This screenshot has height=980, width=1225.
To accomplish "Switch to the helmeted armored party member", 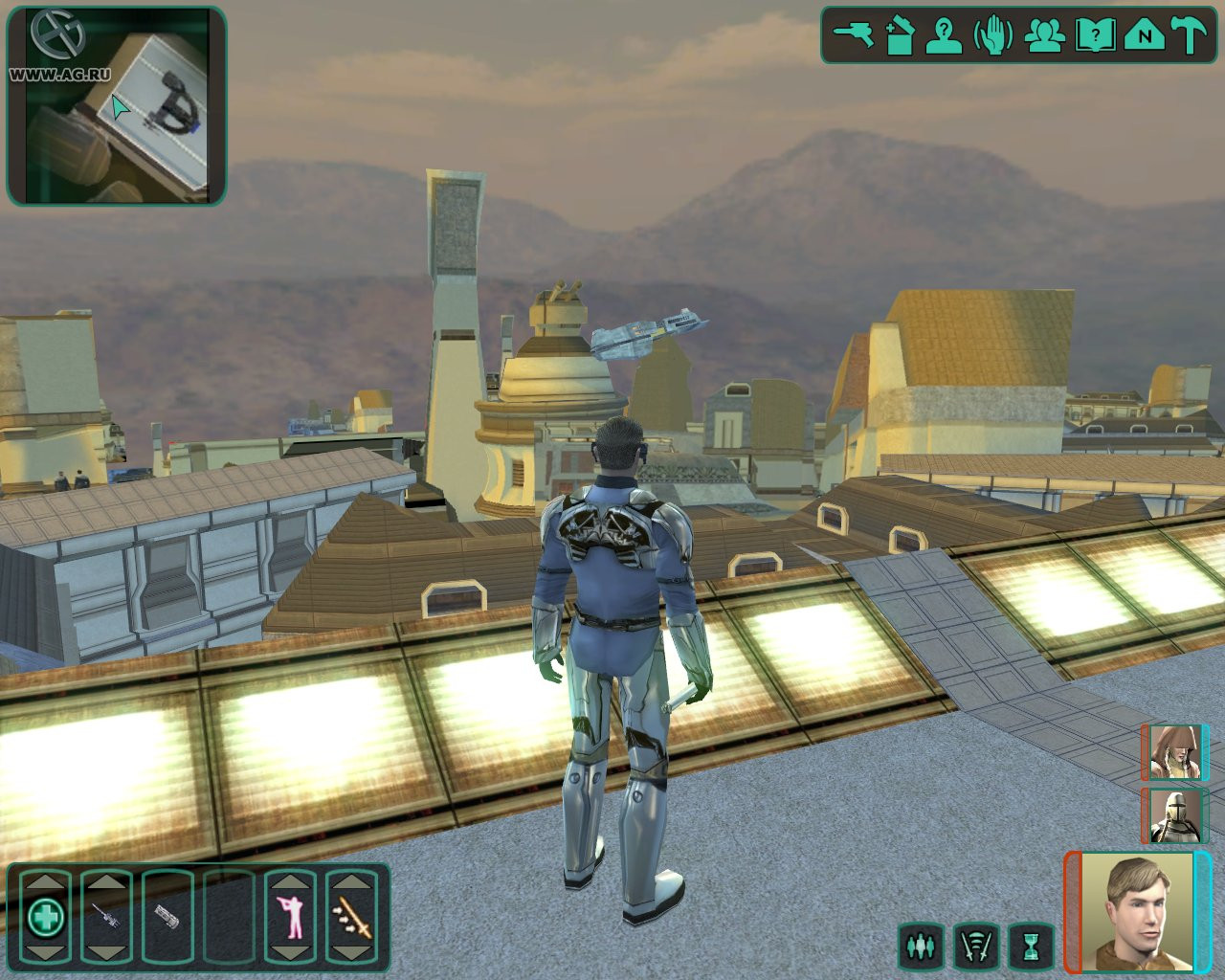I will tap(1173, 816).
